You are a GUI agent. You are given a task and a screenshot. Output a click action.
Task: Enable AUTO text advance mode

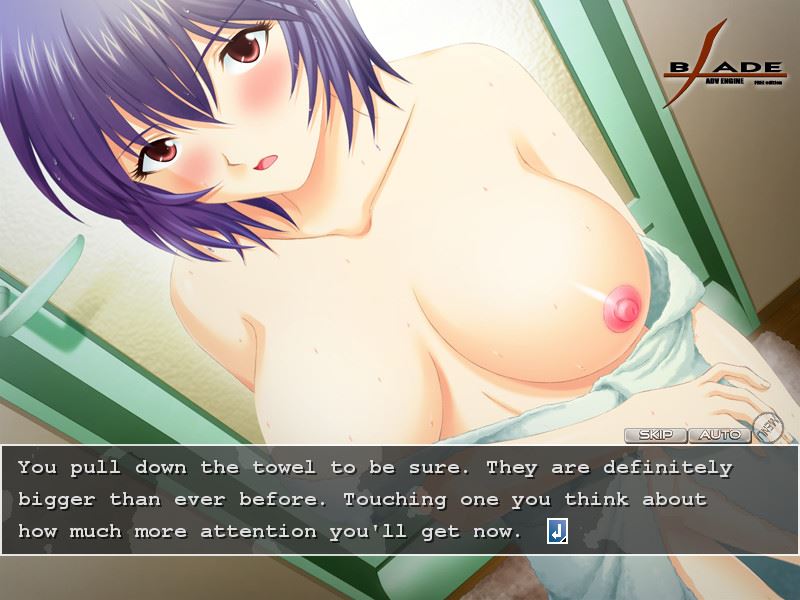pyautogui.click(x=720, y=435)
